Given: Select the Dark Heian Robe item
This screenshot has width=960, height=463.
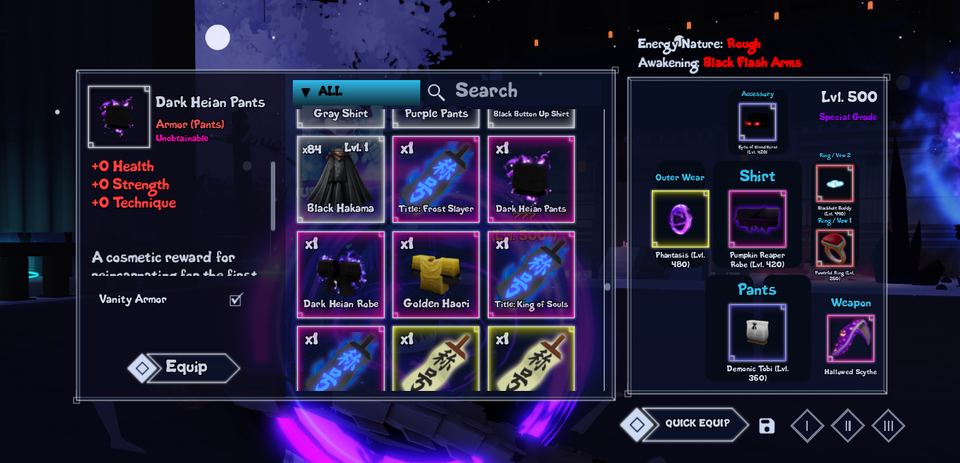Looking at the screenshot, I should (x=341, y=274).
